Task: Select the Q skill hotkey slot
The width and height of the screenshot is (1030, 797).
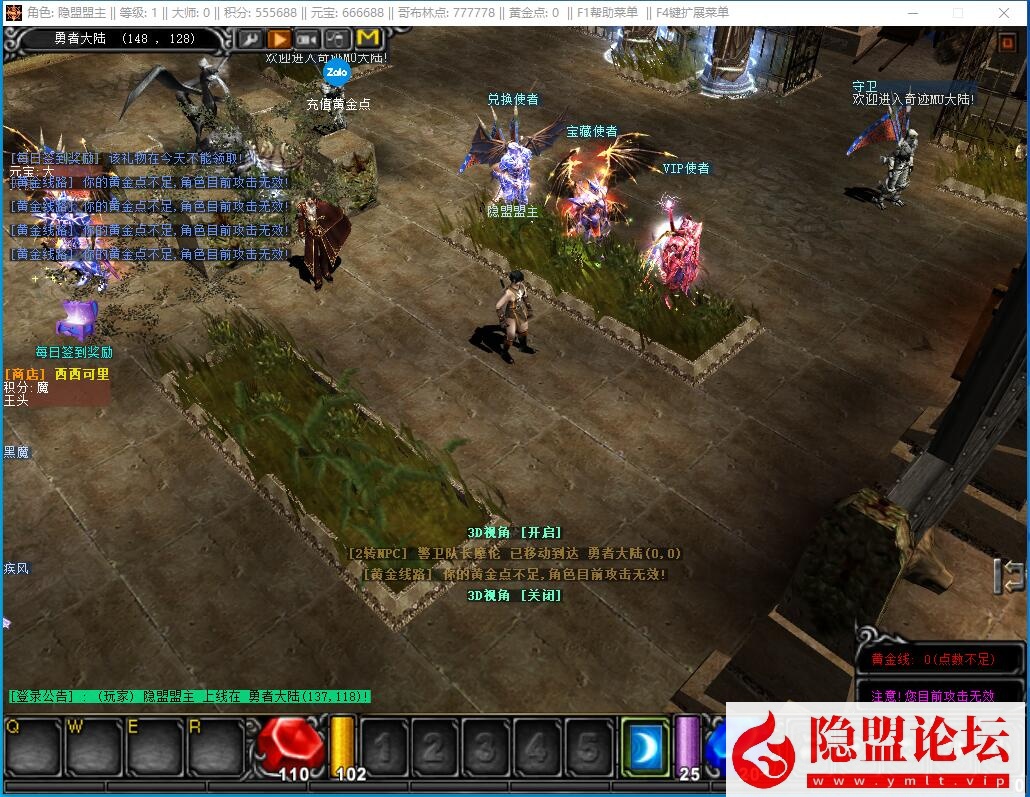Action: (33, 747)
